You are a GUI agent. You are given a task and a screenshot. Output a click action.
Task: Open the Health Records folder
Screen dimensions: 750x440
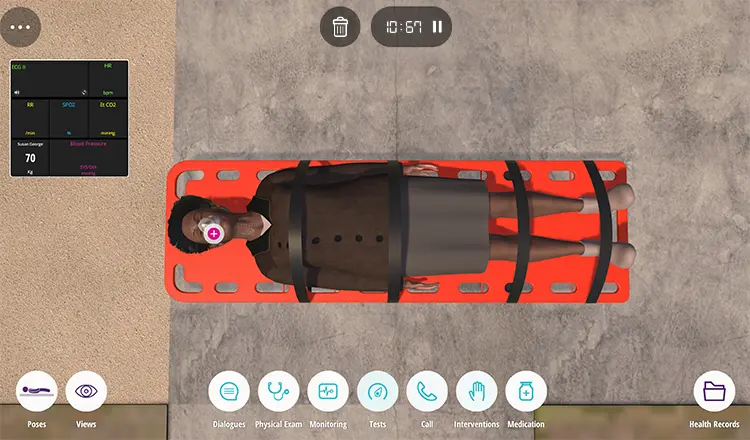(x=714, y=392)
